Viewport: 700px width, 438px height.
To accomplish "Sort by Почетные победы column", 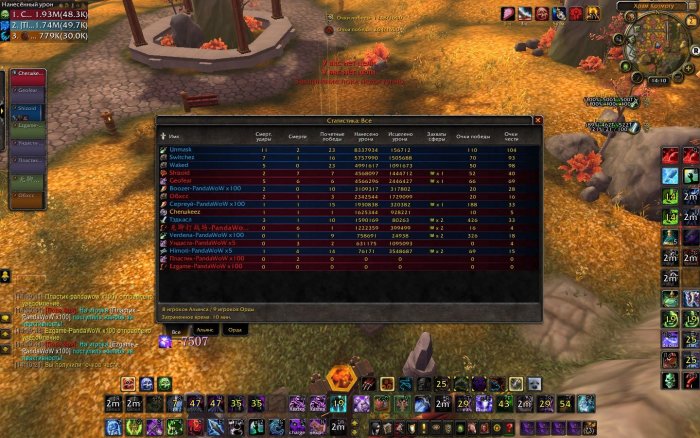I will coord(331,135).
